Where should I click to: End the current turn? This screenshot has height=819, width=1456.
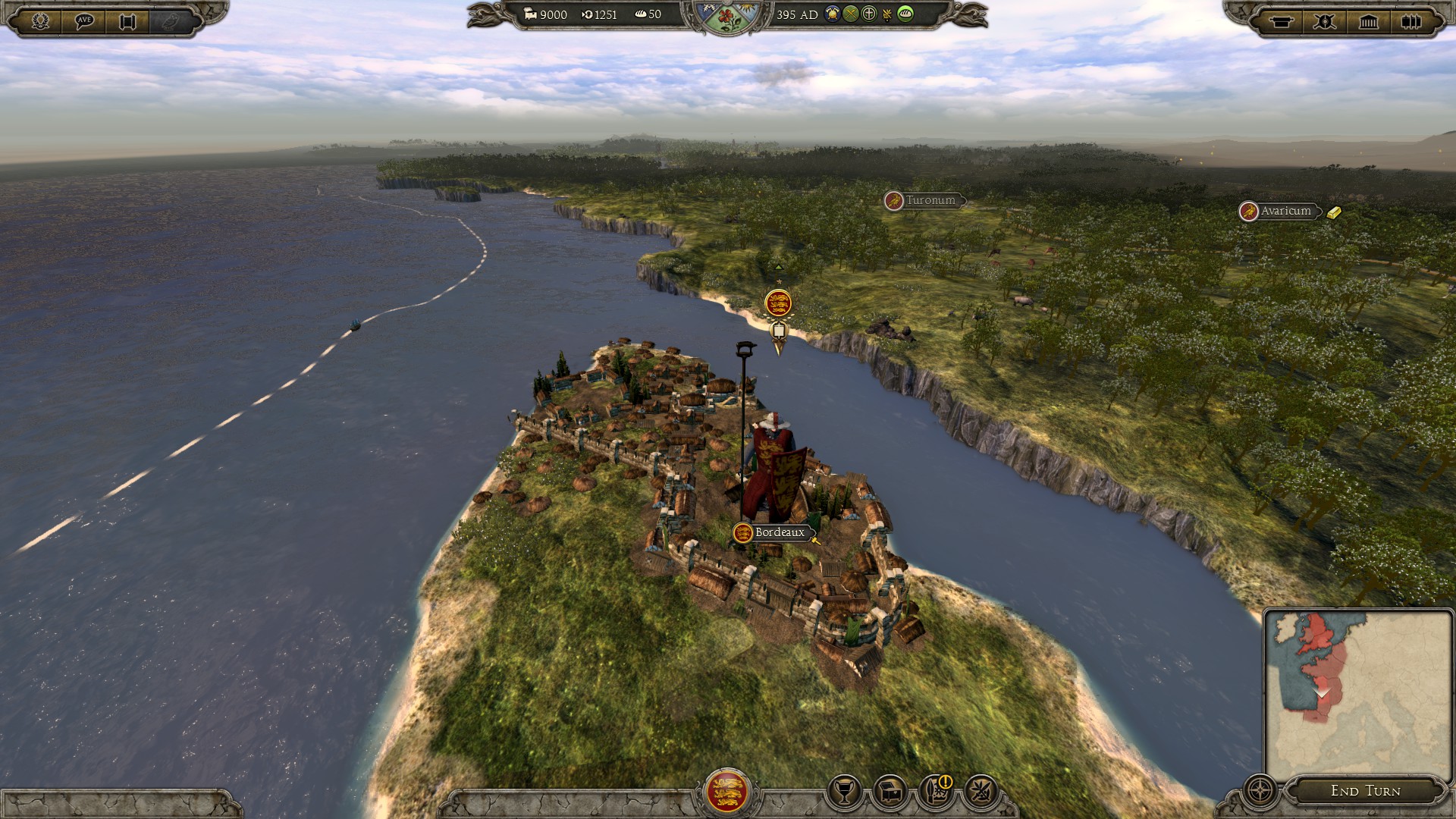[1365, 791]
